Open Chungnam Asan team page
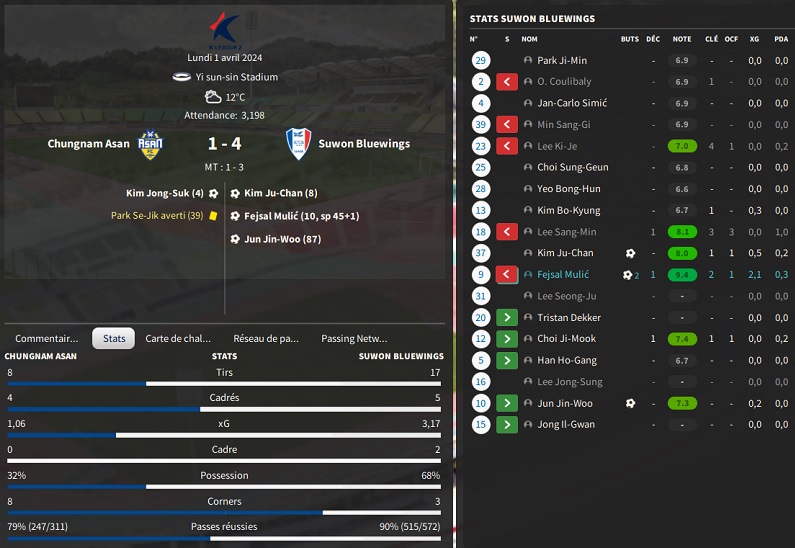Viewport: 795px width, 548px height. pos(89,144)
